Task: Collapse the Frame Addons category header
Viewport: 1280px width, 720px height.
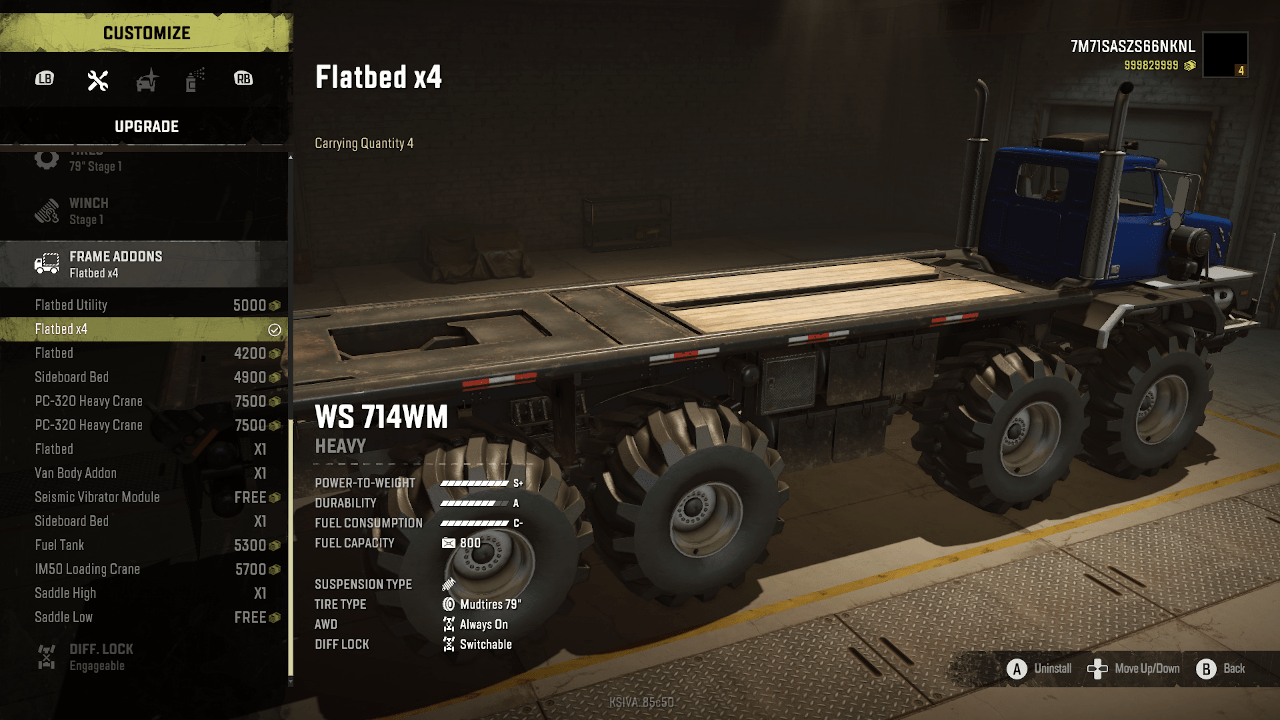Action: tap(145, 263)
